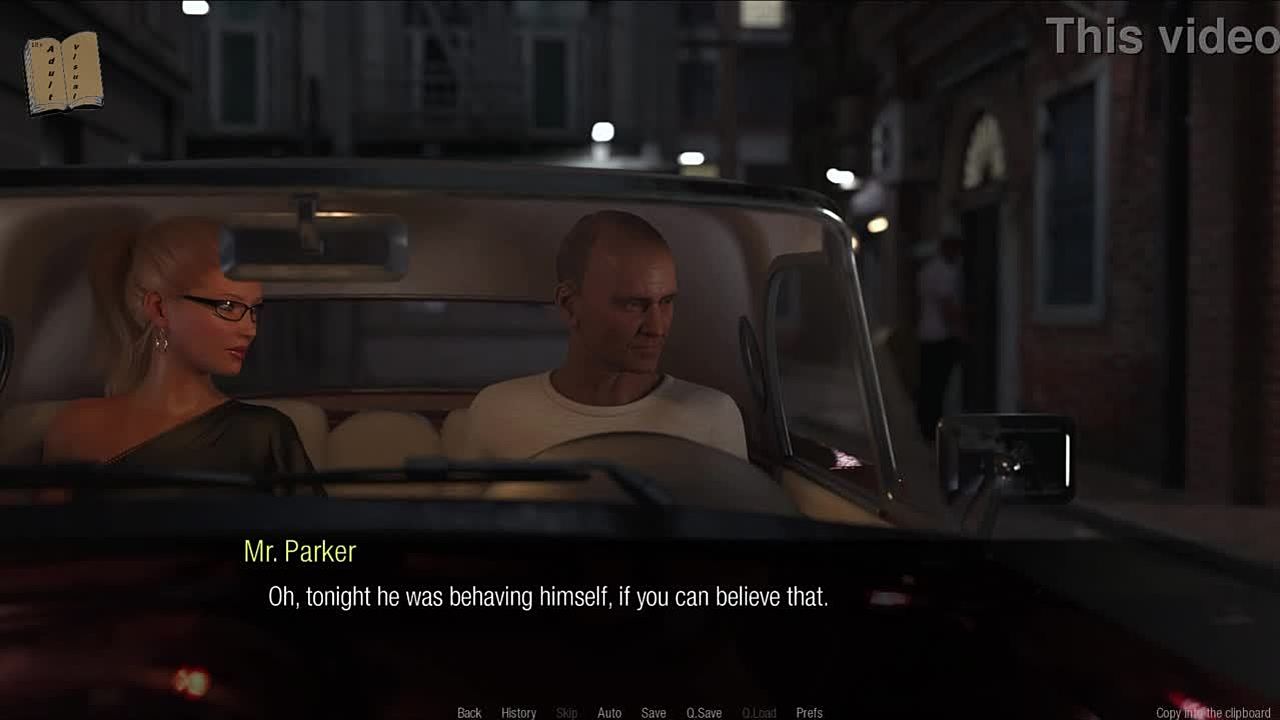1280x720 pixels.
Task: Open the dialogue History log
Action: click(518, 713)
